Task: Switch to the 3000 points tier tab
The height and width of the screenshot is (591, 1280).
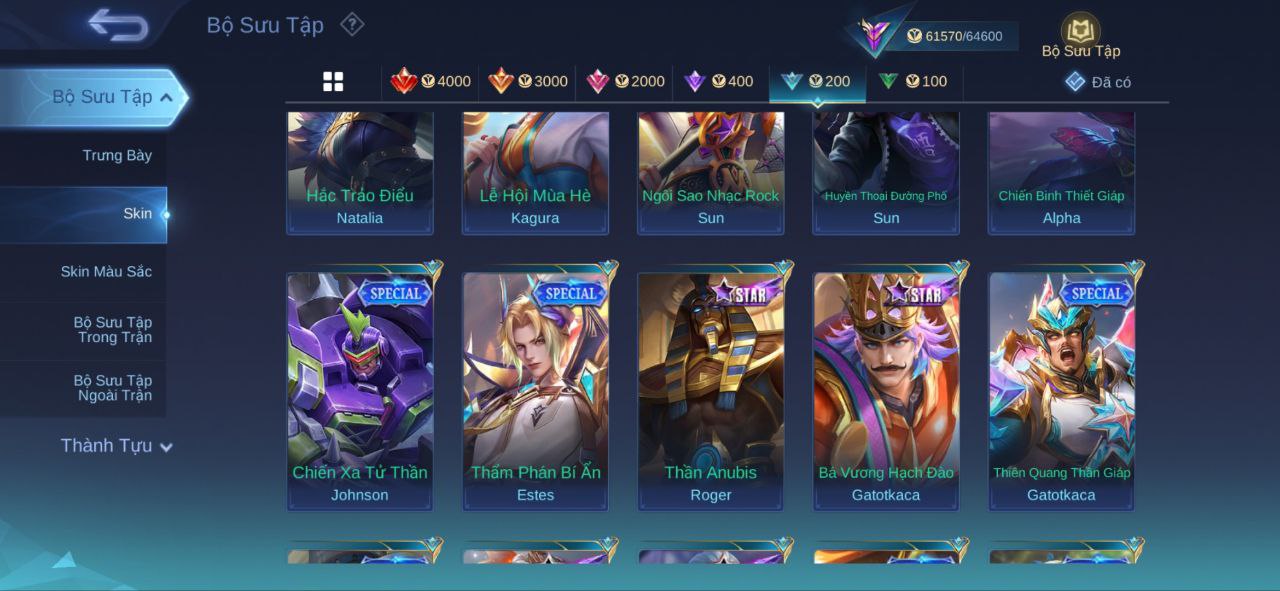Action: pos(528,82)
